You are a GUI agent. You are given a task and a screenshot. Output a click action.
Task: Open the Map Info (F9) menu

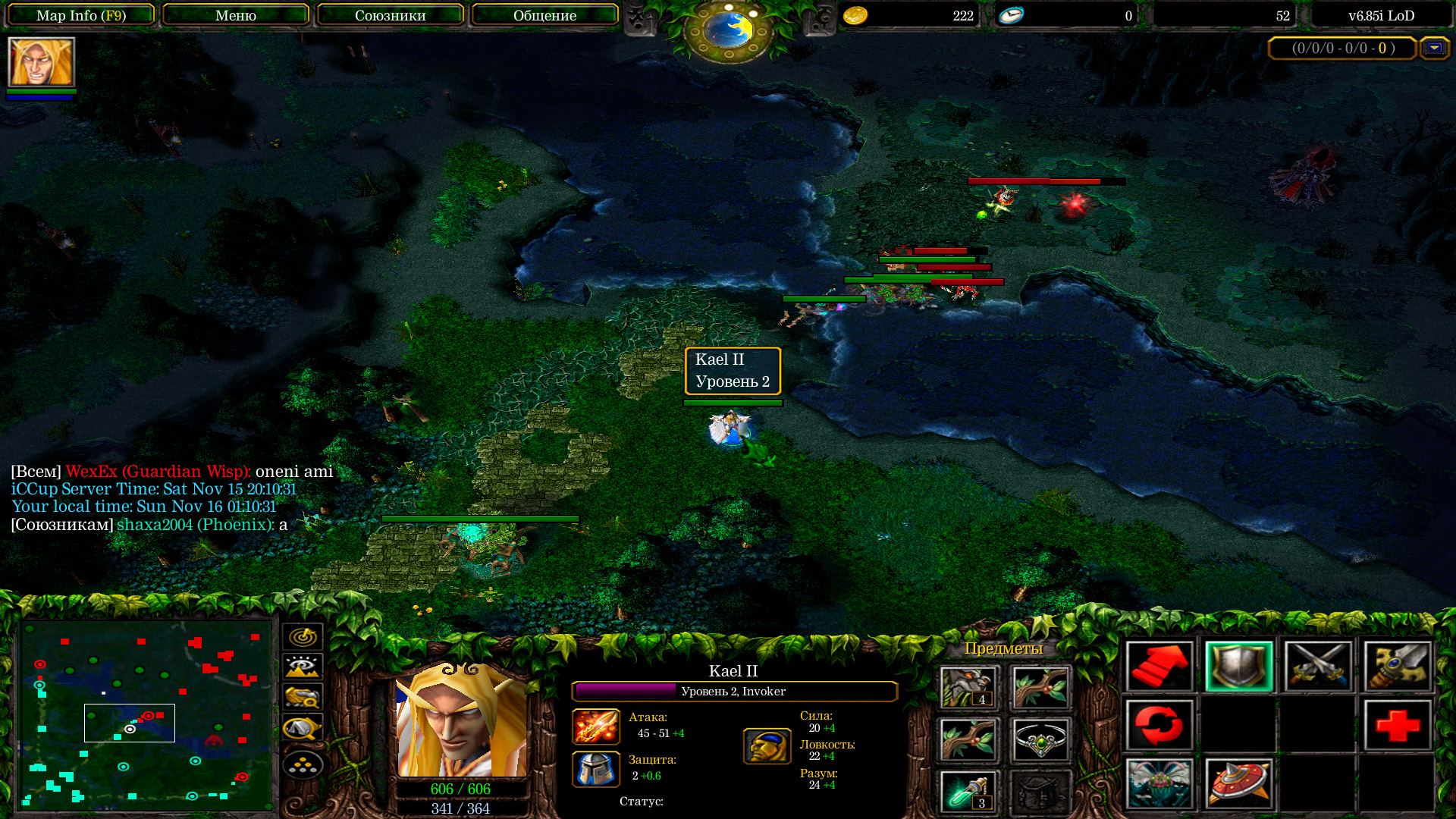(x=81, y=15)
